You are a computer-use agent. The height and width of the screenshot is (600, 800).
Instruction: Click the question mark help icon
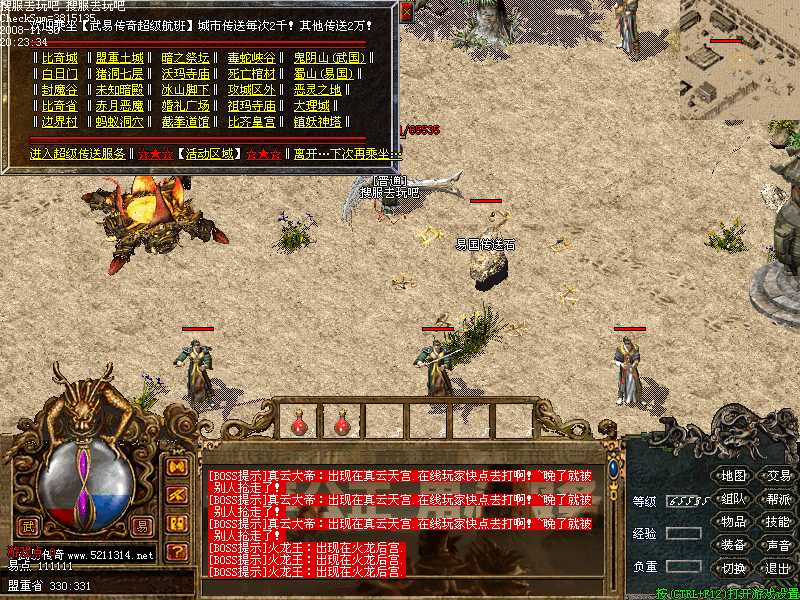tap(177, 551)
